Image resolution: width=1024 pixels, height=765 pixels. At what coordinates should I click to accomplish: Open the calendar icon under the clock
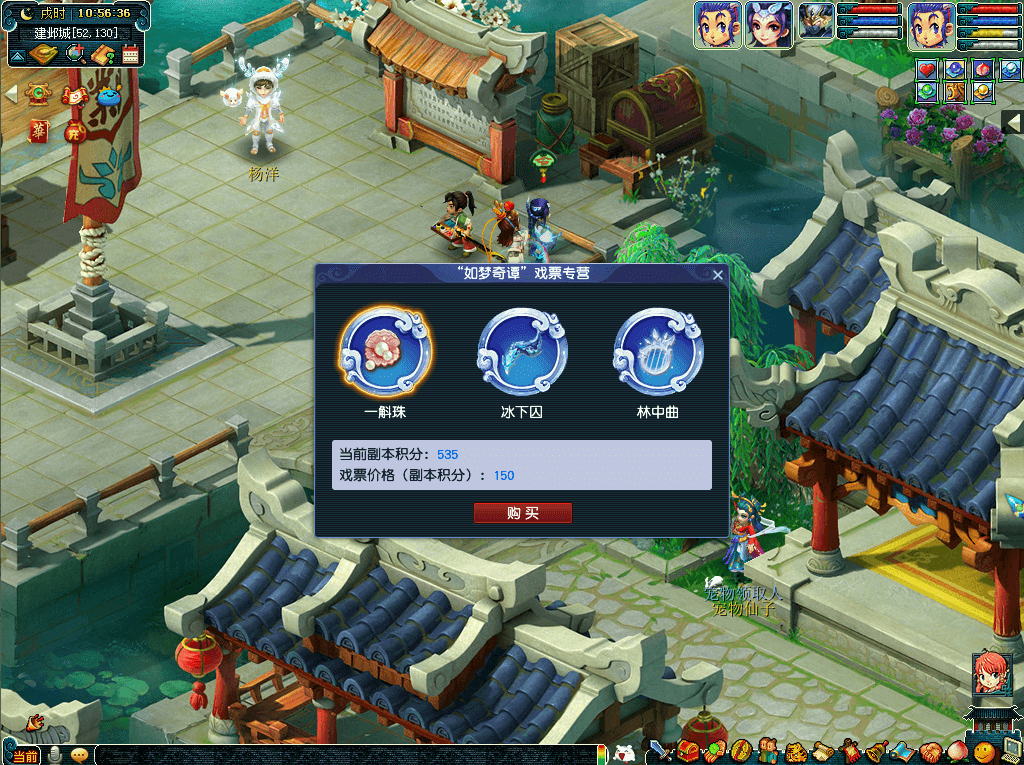coord(130,54)
